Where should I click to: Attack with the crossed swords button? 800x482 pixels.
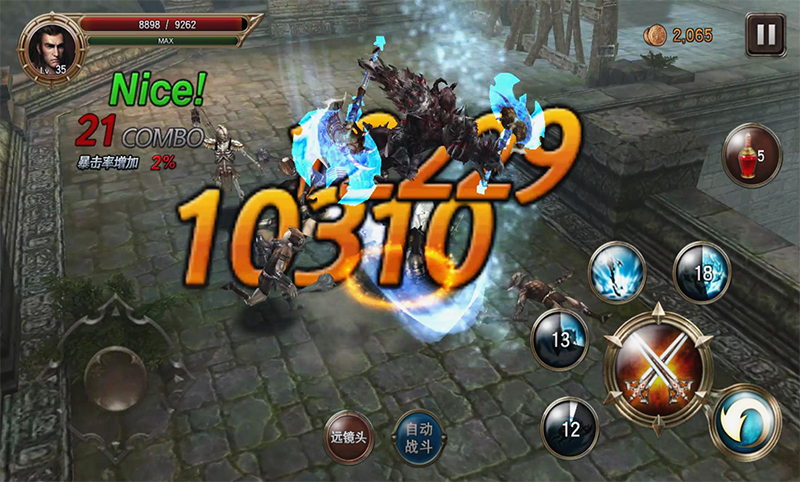(658, 362)
